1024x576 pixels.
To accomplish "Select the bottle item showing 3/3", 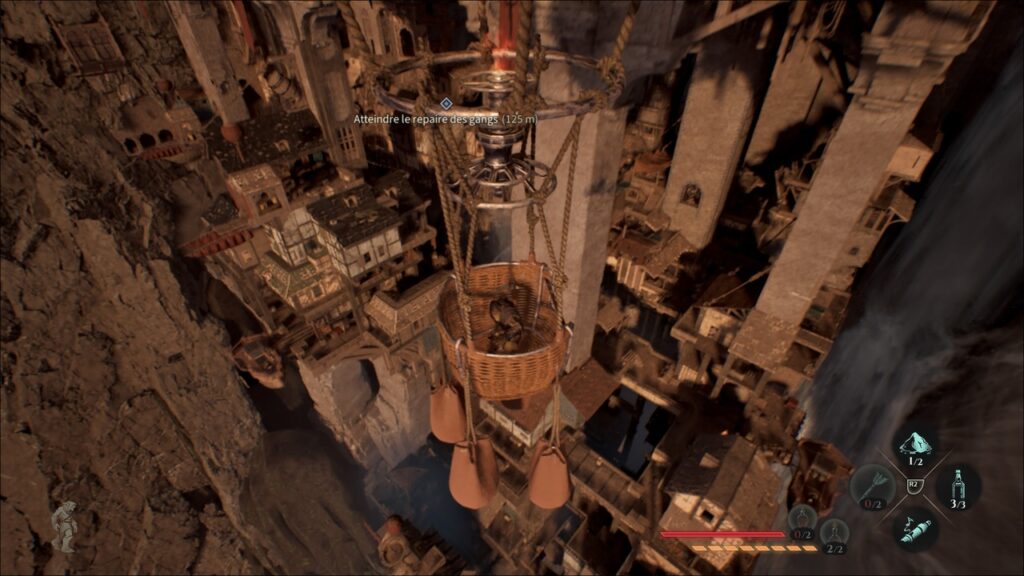I will coord(958,487).
